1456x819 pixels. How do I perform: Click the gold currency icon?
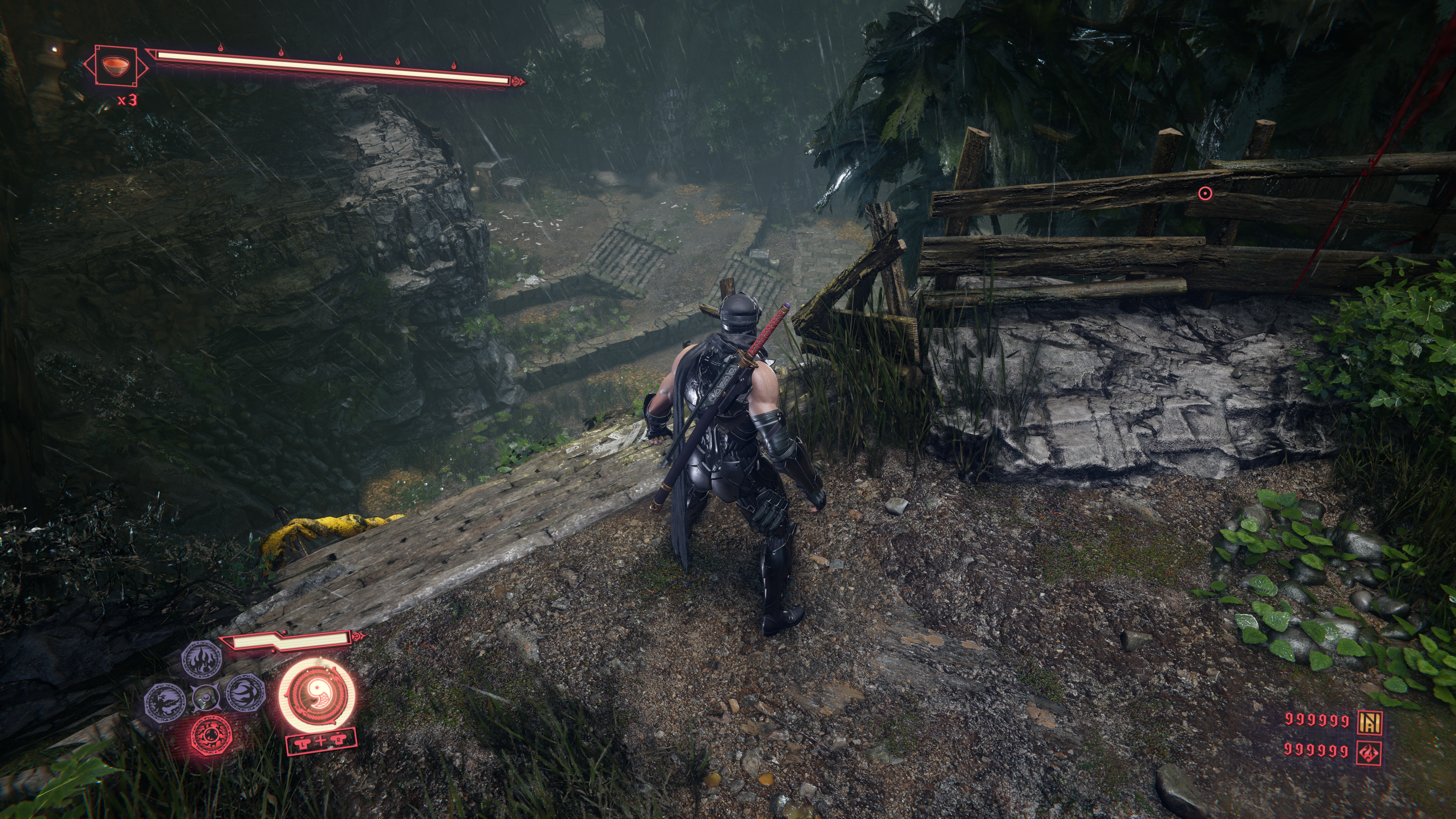pos(1369,721)
